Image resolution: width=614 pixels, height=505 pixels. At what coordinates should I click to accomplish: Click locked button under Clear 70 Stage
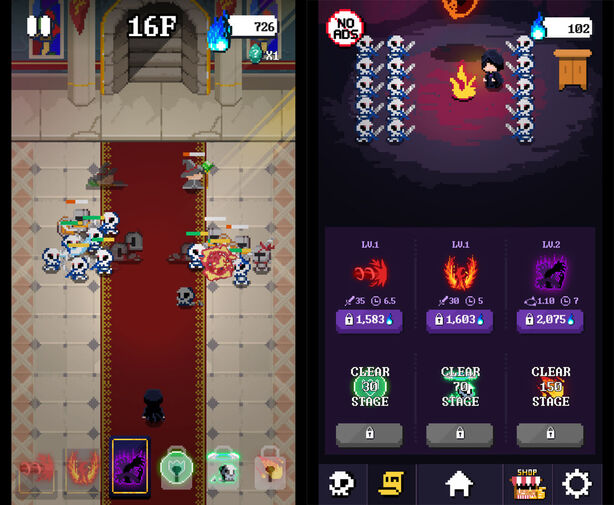[460, 434]
